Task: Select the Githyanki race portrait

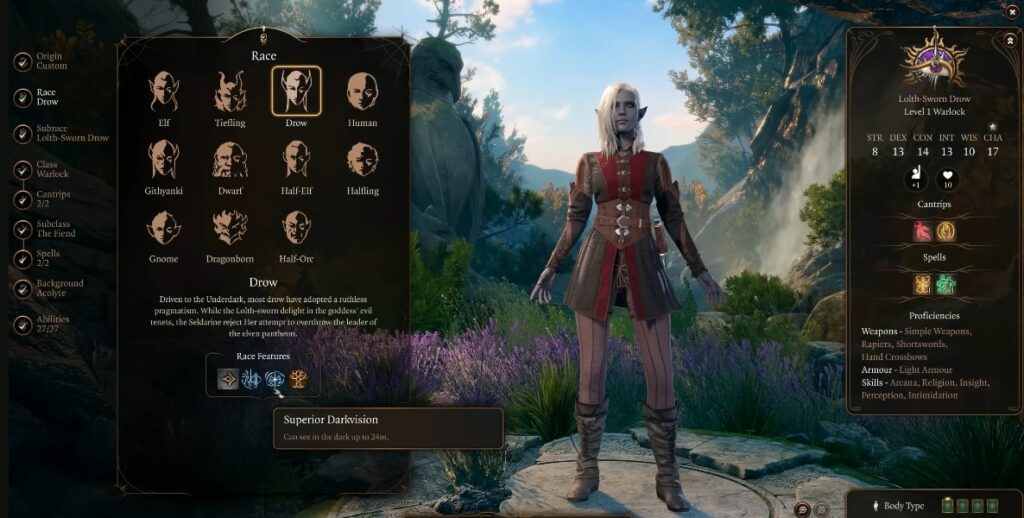Action: pyautogui.click(x=164, y=160)
